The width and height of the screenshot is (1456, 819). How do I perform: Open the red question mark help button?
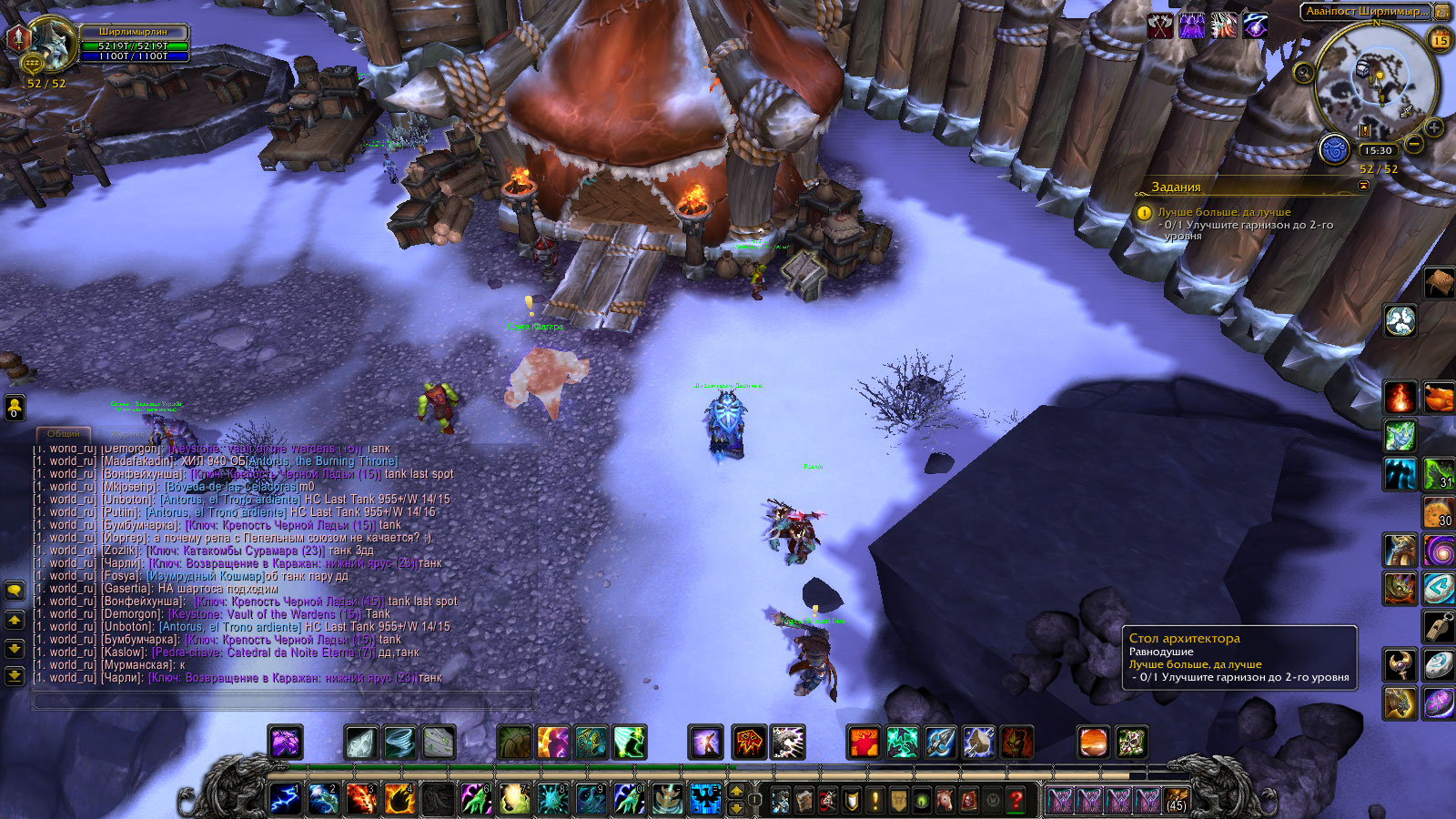pyautogui.click(x=1016, y=800)
